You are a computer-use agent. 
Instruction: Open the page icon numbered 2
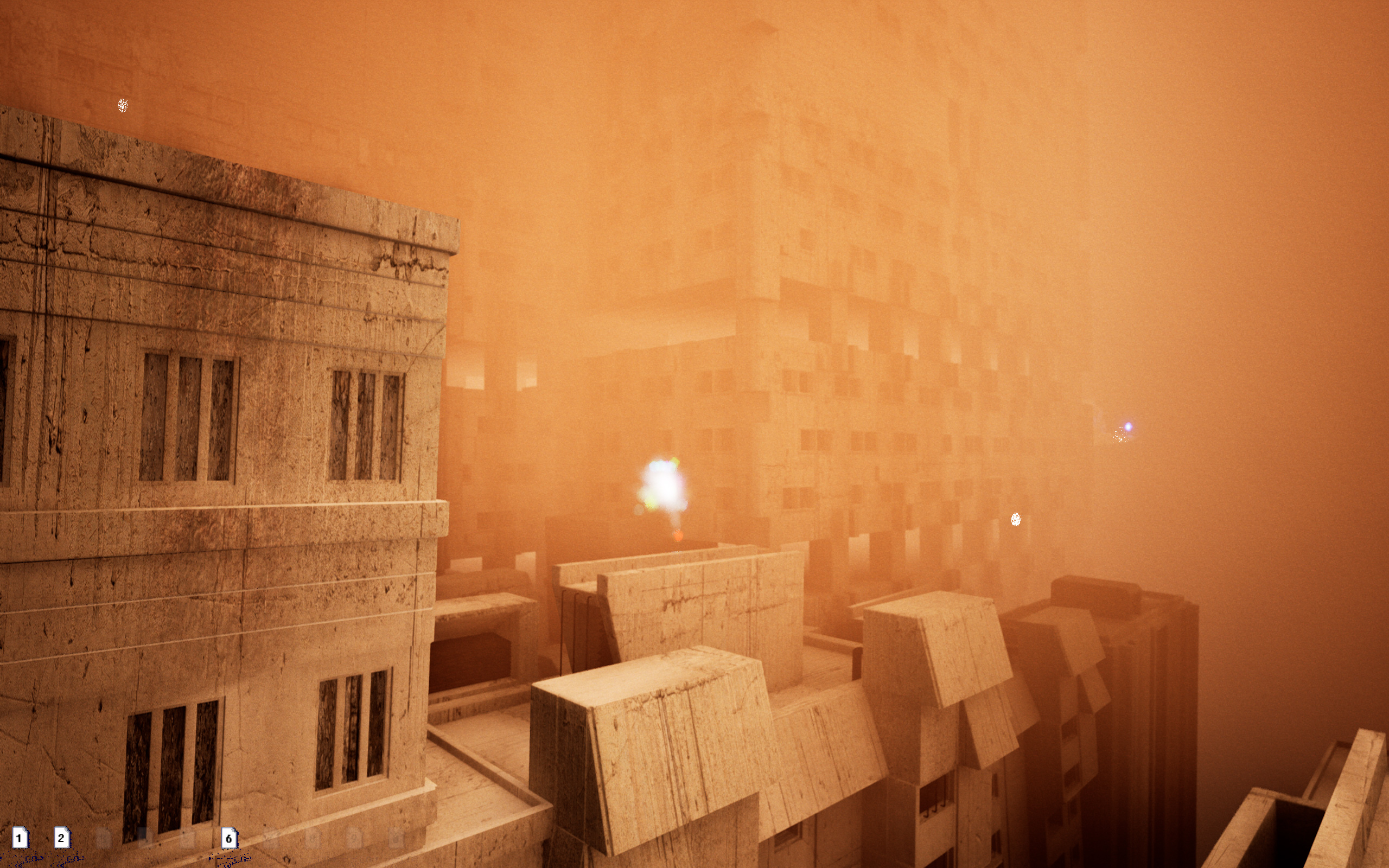tap(61, 838)
